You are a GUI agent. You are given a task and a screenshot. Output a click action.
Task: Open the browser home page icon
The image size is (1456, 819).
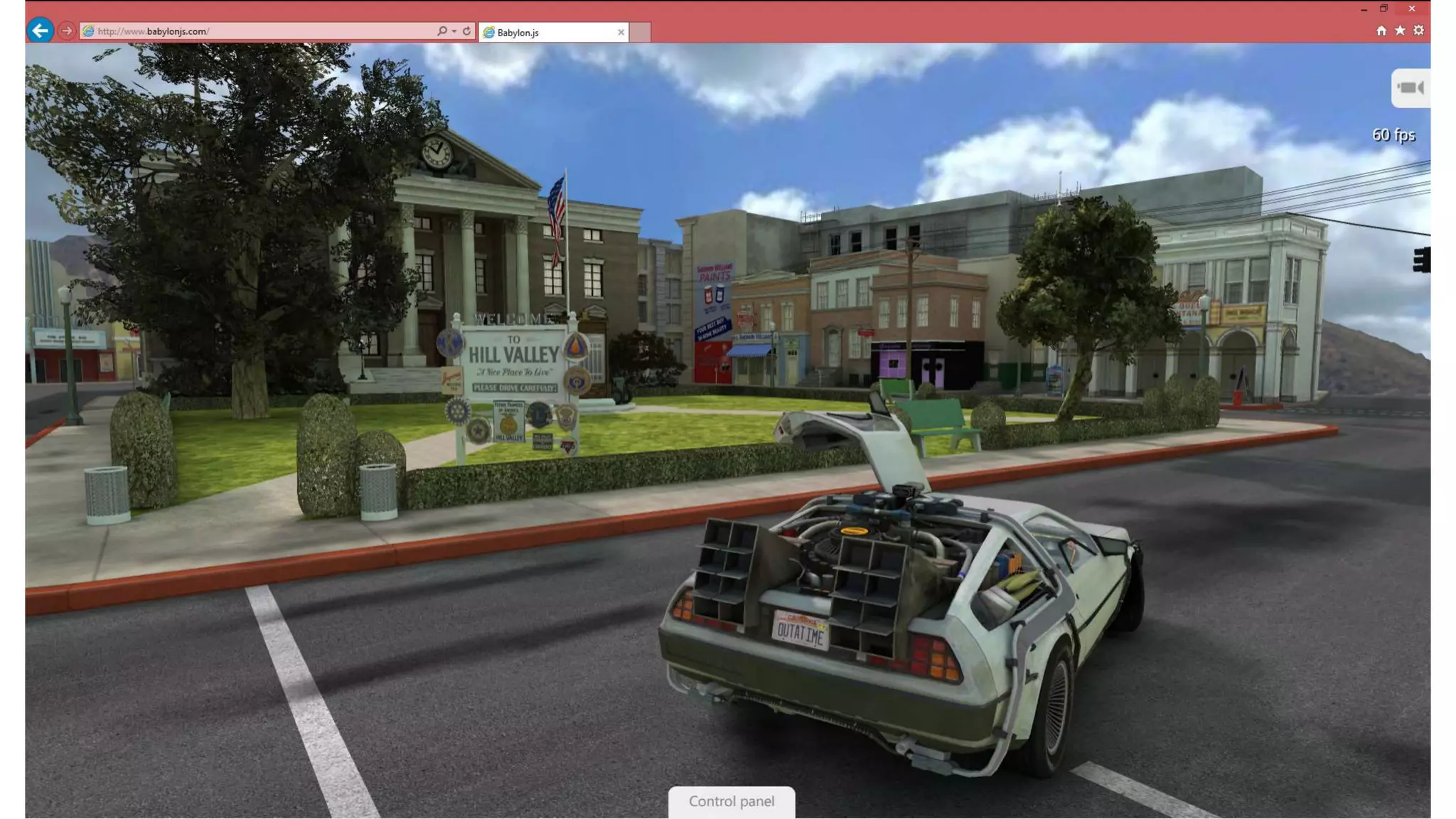click(1381, 31)
